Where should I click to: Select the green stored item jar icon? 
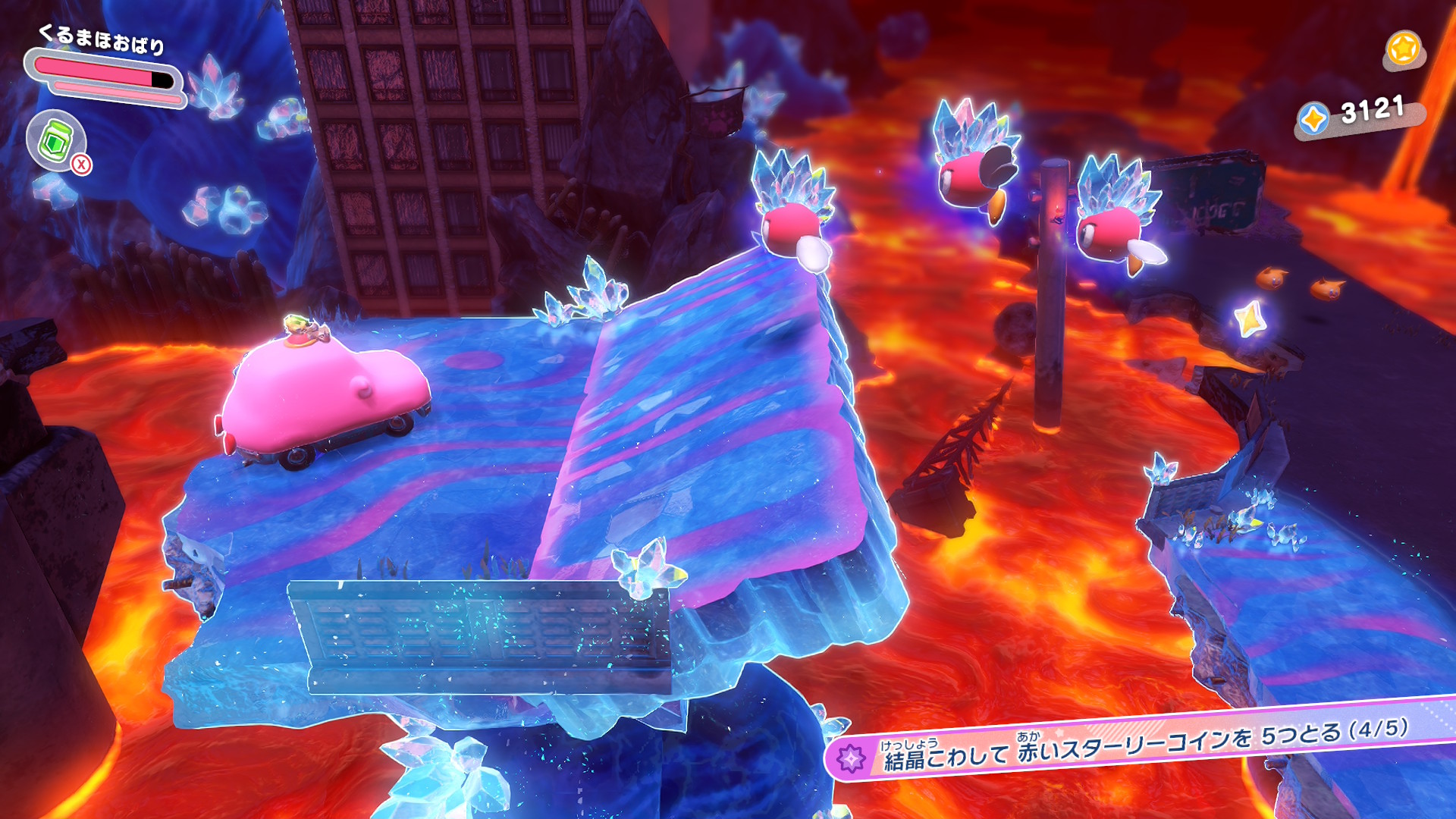55,140
